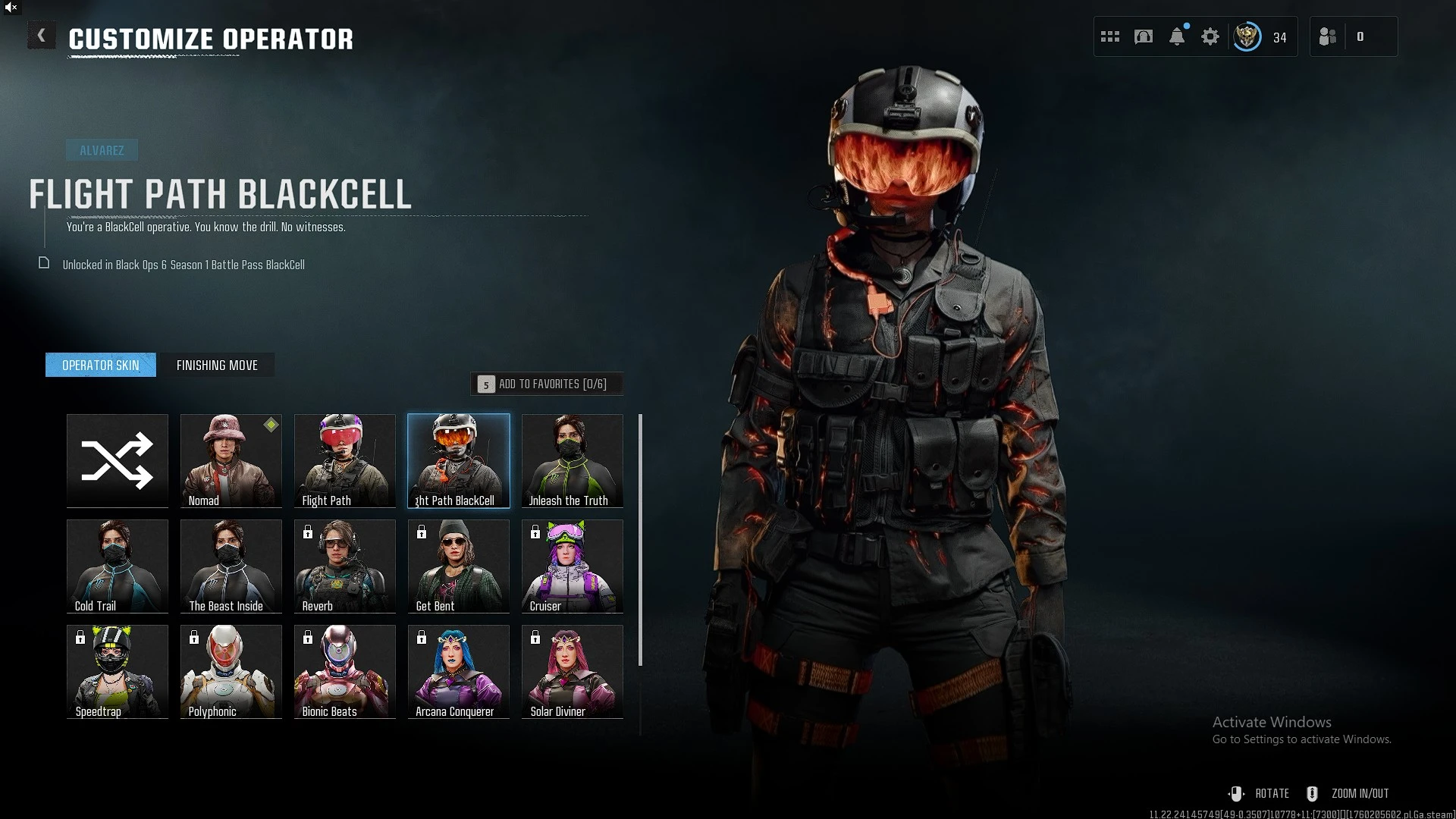The image size is (1456, 819).
Task: Select the random operator skin shuffle tile
Action: coord(117,460)
